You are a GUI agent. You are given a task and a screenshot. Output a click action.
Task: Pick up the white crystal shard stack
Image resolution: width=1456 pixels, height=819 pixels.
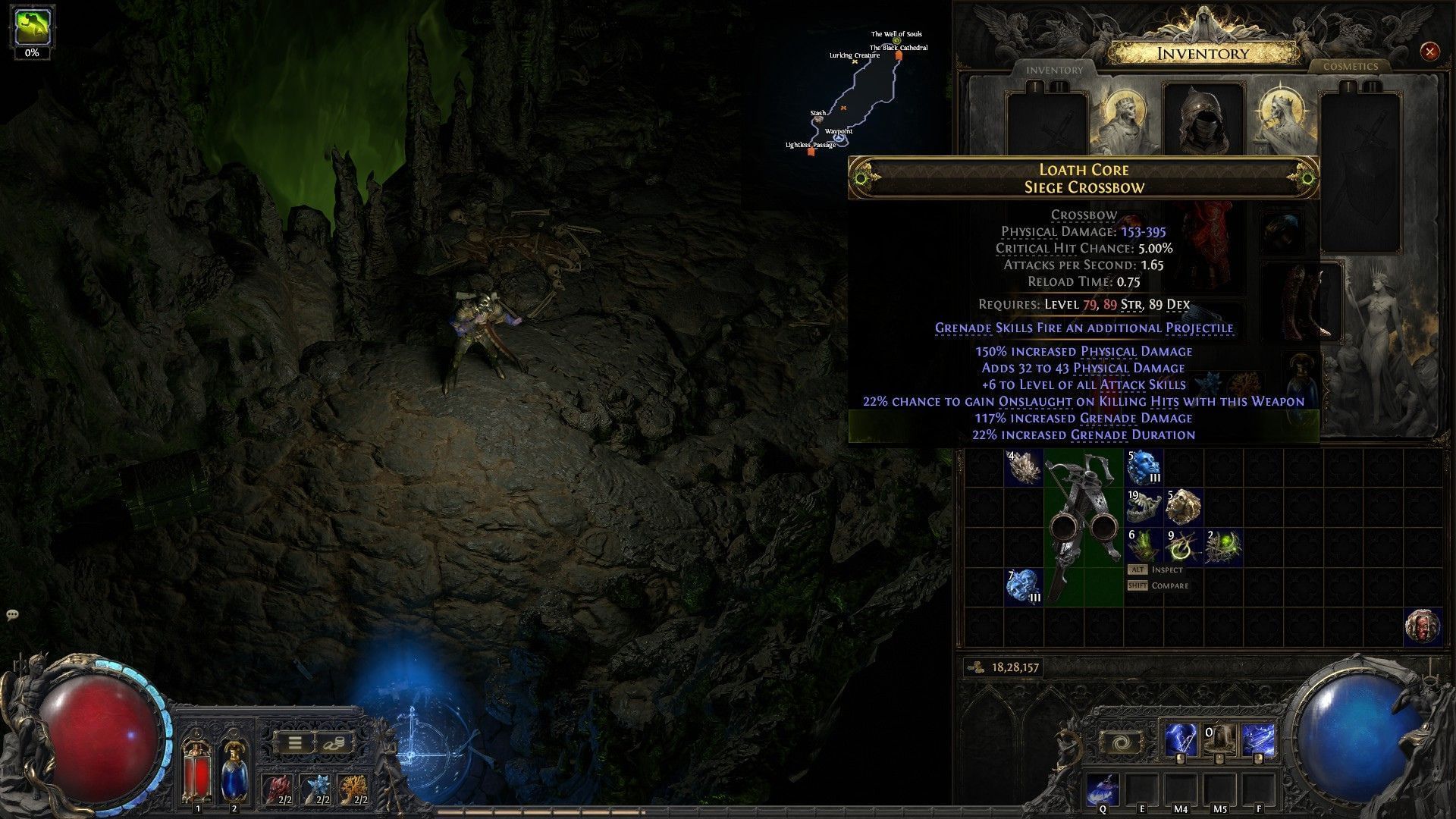[1024, 468]
